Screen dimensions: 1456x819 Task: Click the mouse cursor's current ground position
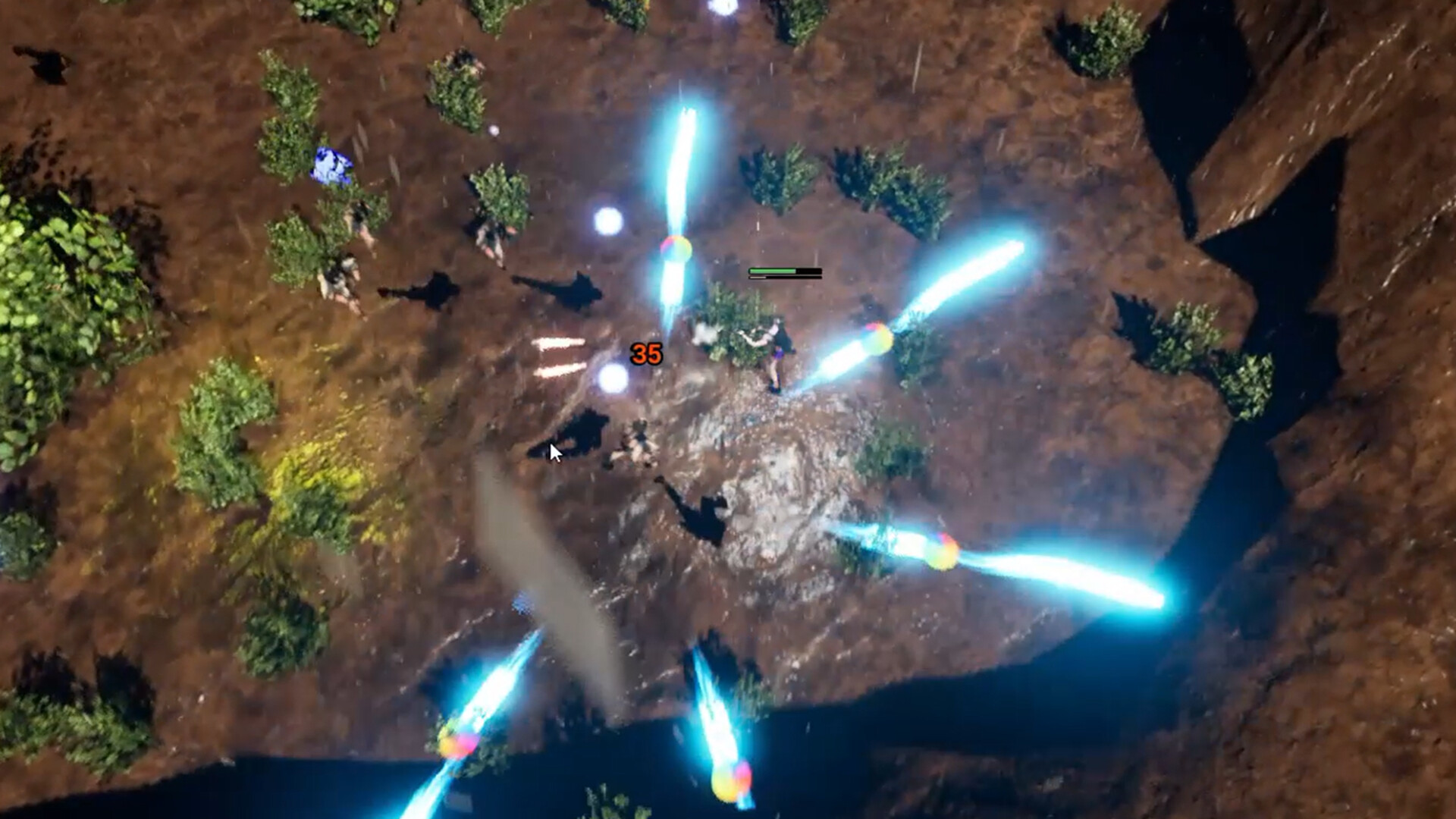click(x=554, y=451)
